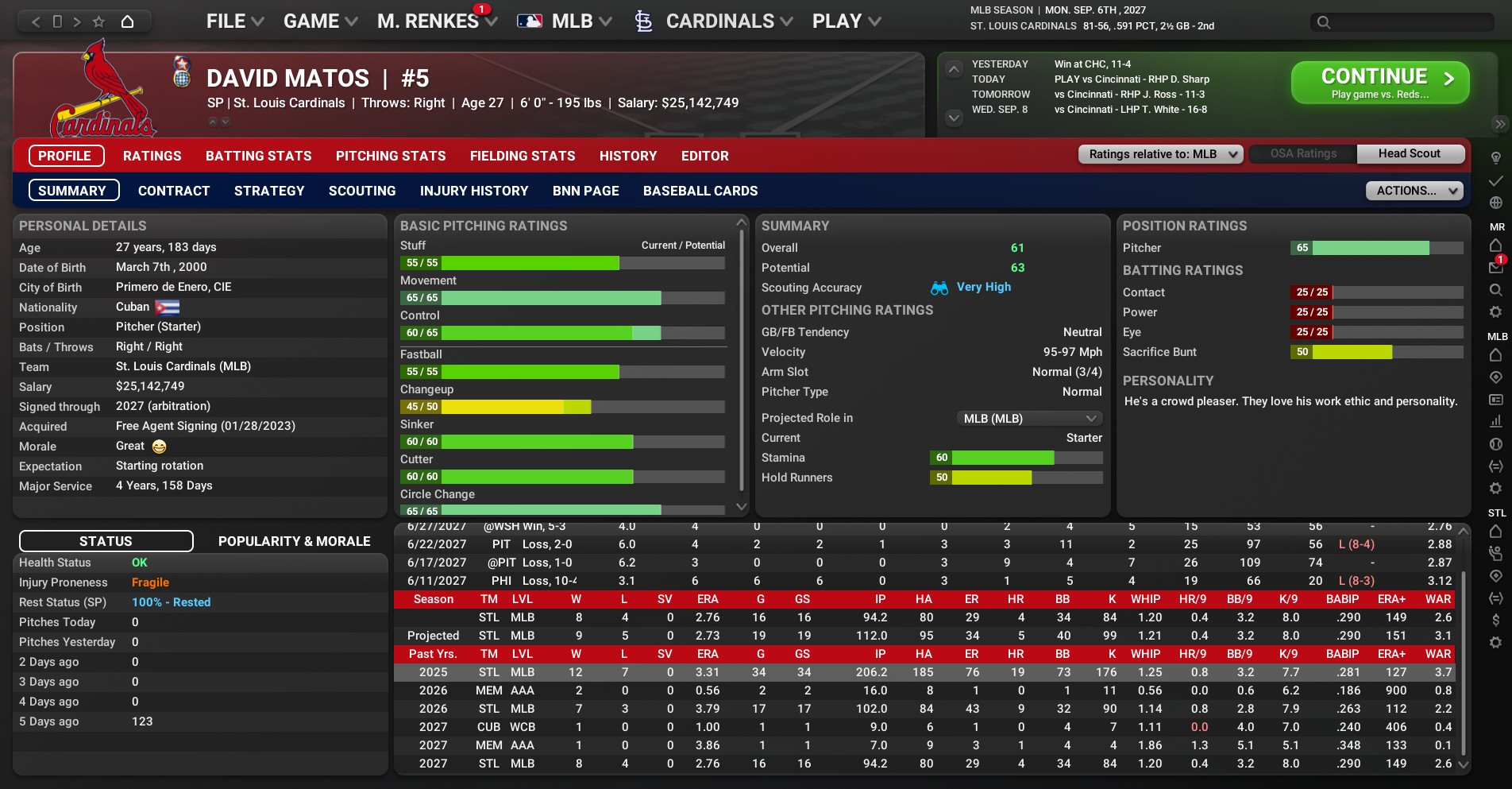
Task: View the Injury History sub-tab
Action: click(x=474, y=191)
